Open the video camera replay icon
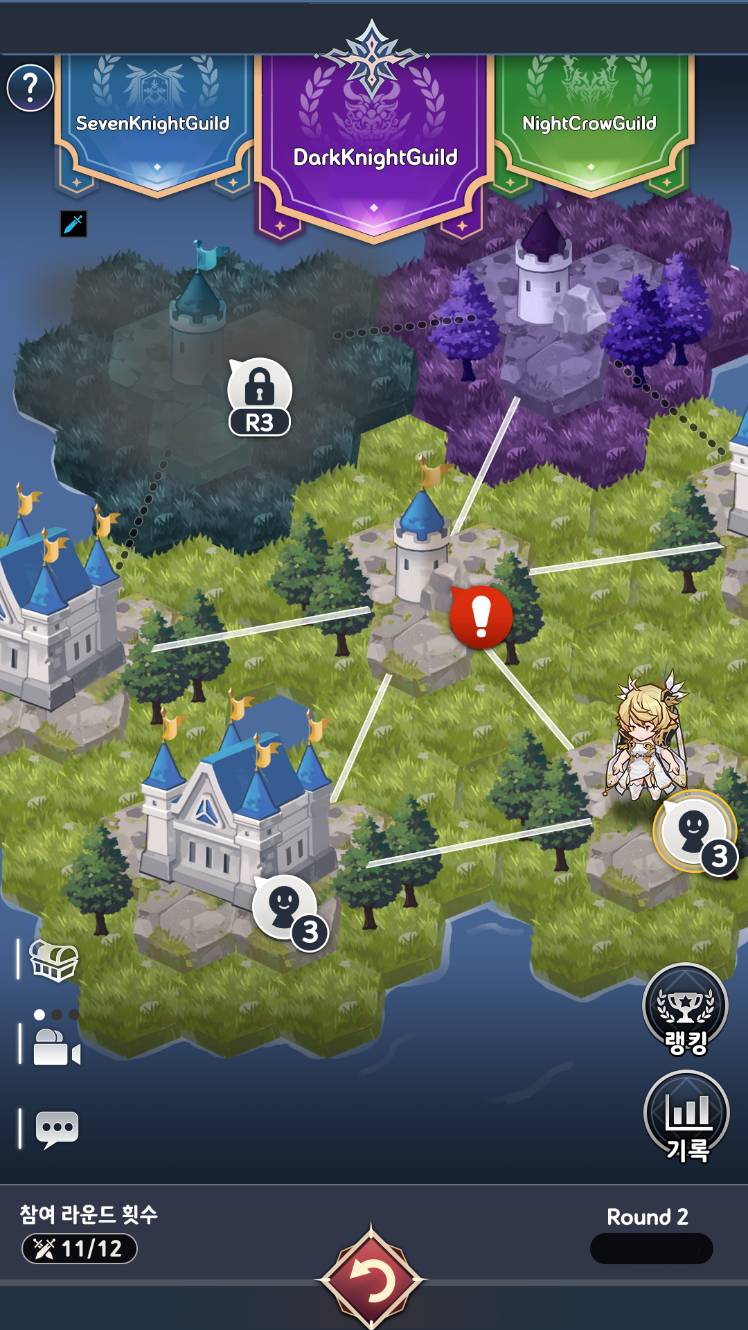748x1330 pixels. [56, 1044]
